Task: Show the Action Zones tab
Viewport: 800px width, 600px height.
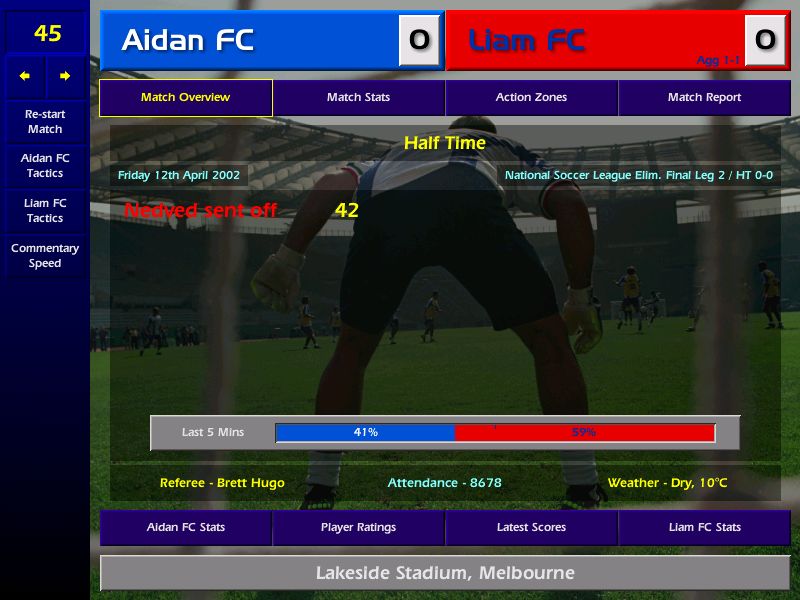Action: click(x=531, y=97)
